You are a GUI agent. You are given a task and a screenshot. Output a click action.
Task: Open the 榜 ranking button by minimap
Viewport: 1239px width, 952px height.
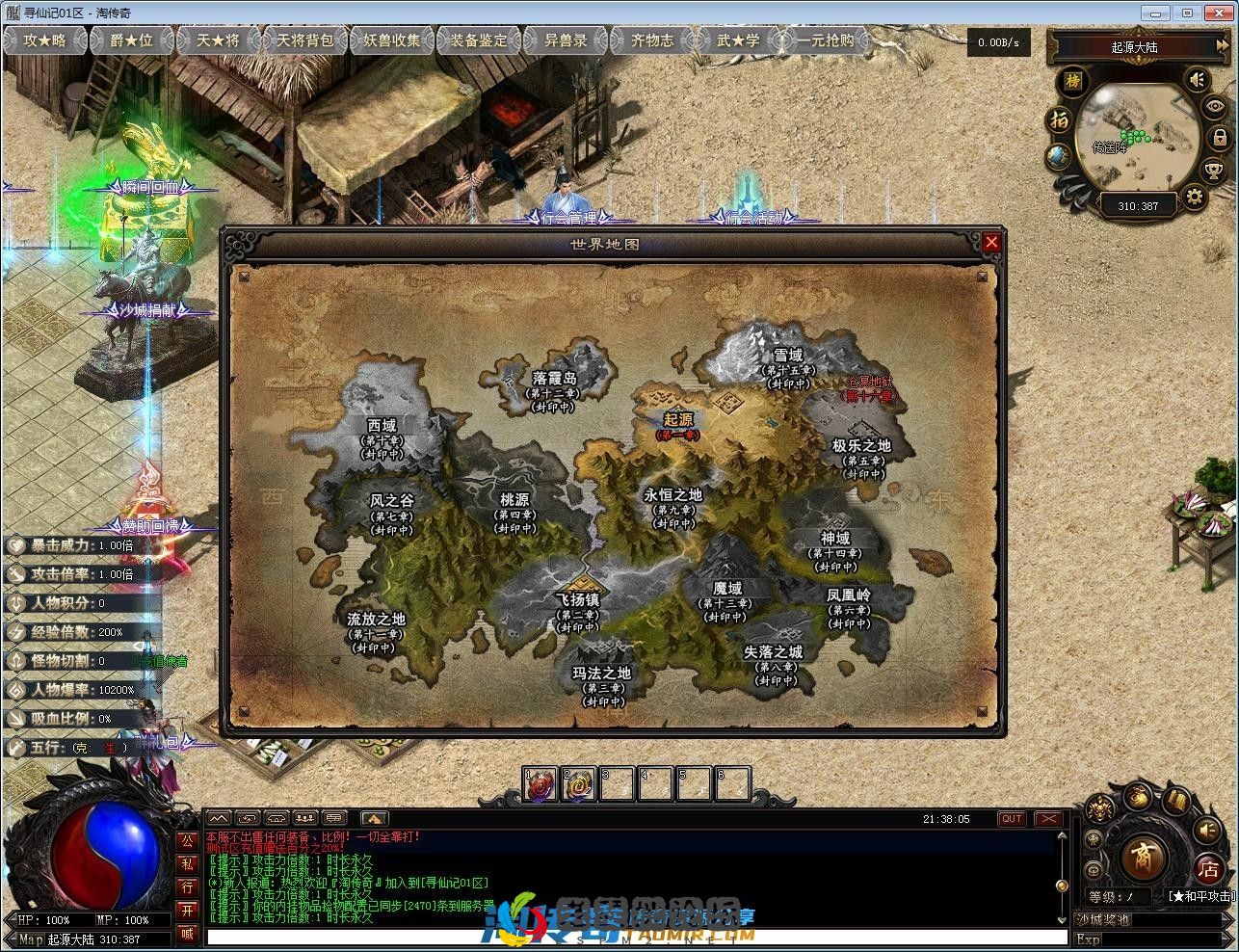point(1073,81)
